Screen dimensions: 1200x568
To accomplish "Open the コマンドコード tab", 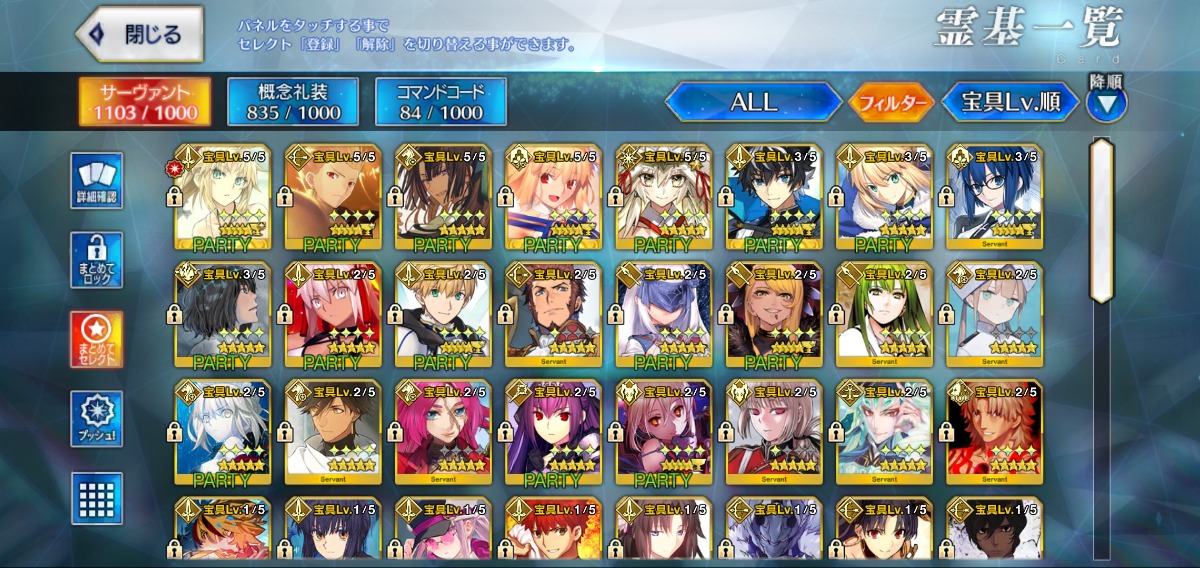I will point(441,102).
